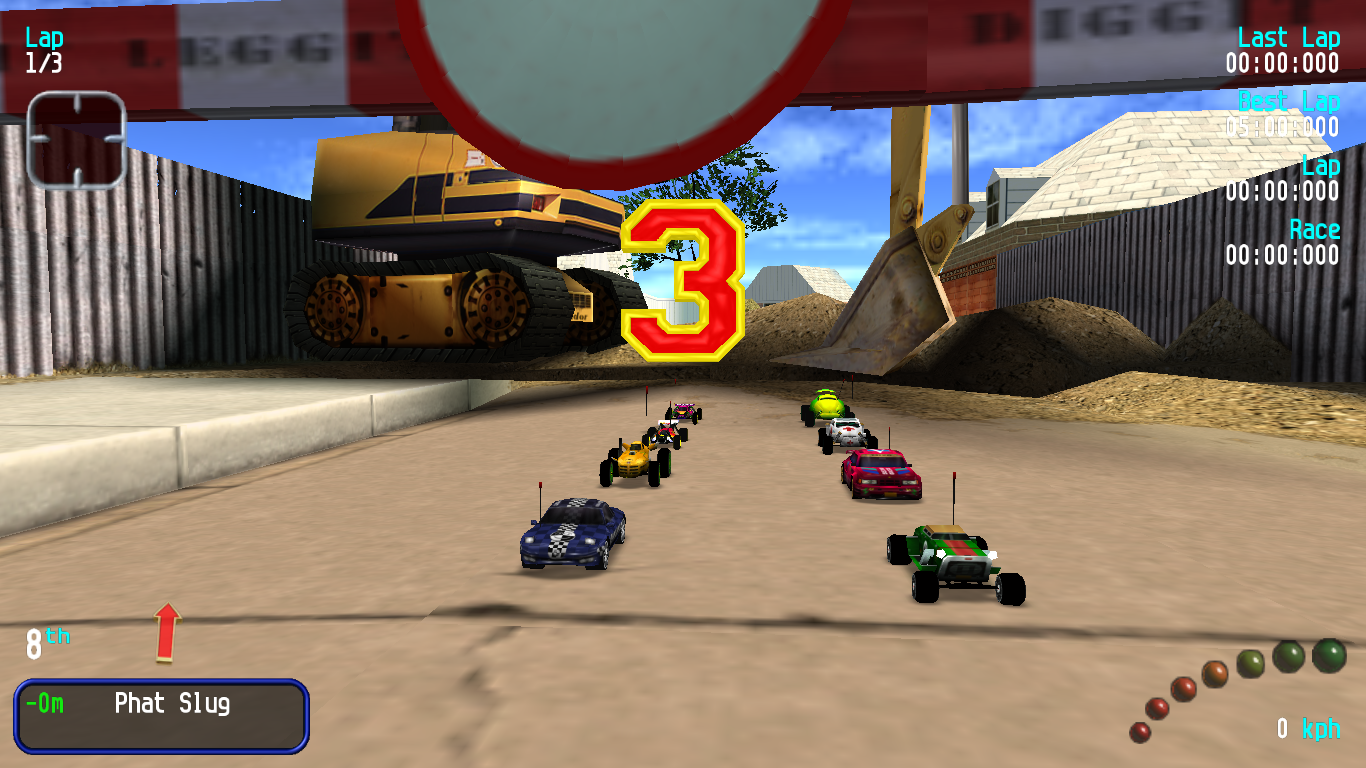Screen dimensions: 1366x768
Task: Click the darkest red speedometer bead
Action: click(x=1139, y=734)
